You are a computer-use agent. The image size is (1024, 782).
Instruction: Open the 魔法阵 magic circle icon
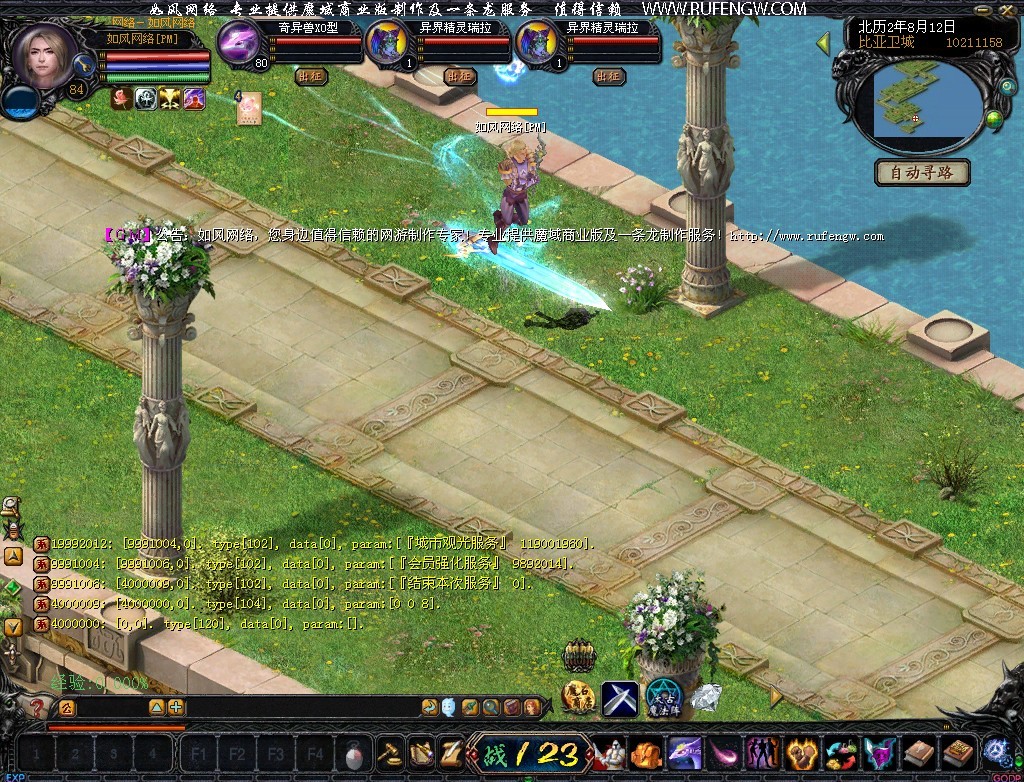663,697
